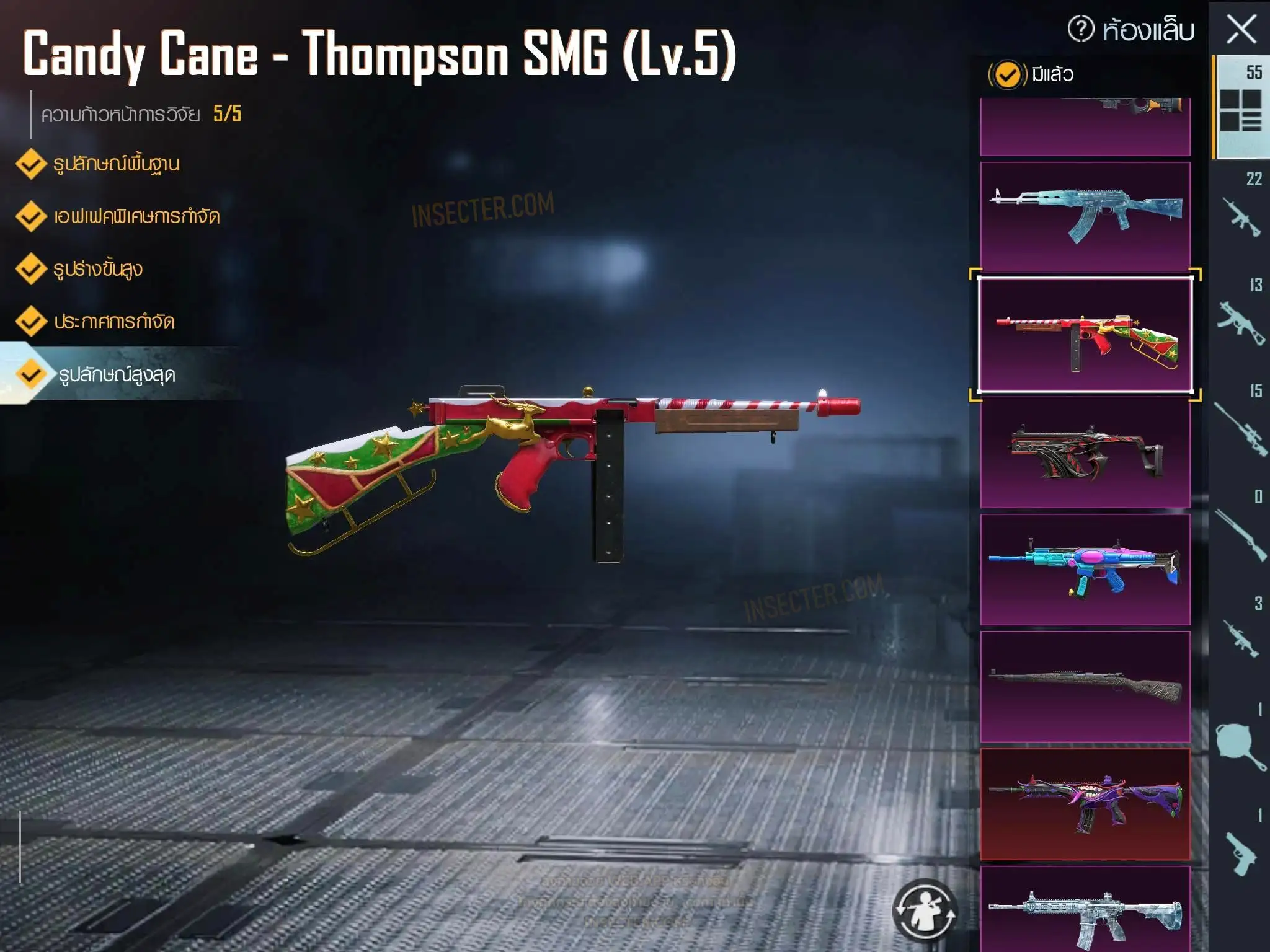The image size is (1270, 952).
Task: Close the lab screen with the X
Action: point(1241,30)
